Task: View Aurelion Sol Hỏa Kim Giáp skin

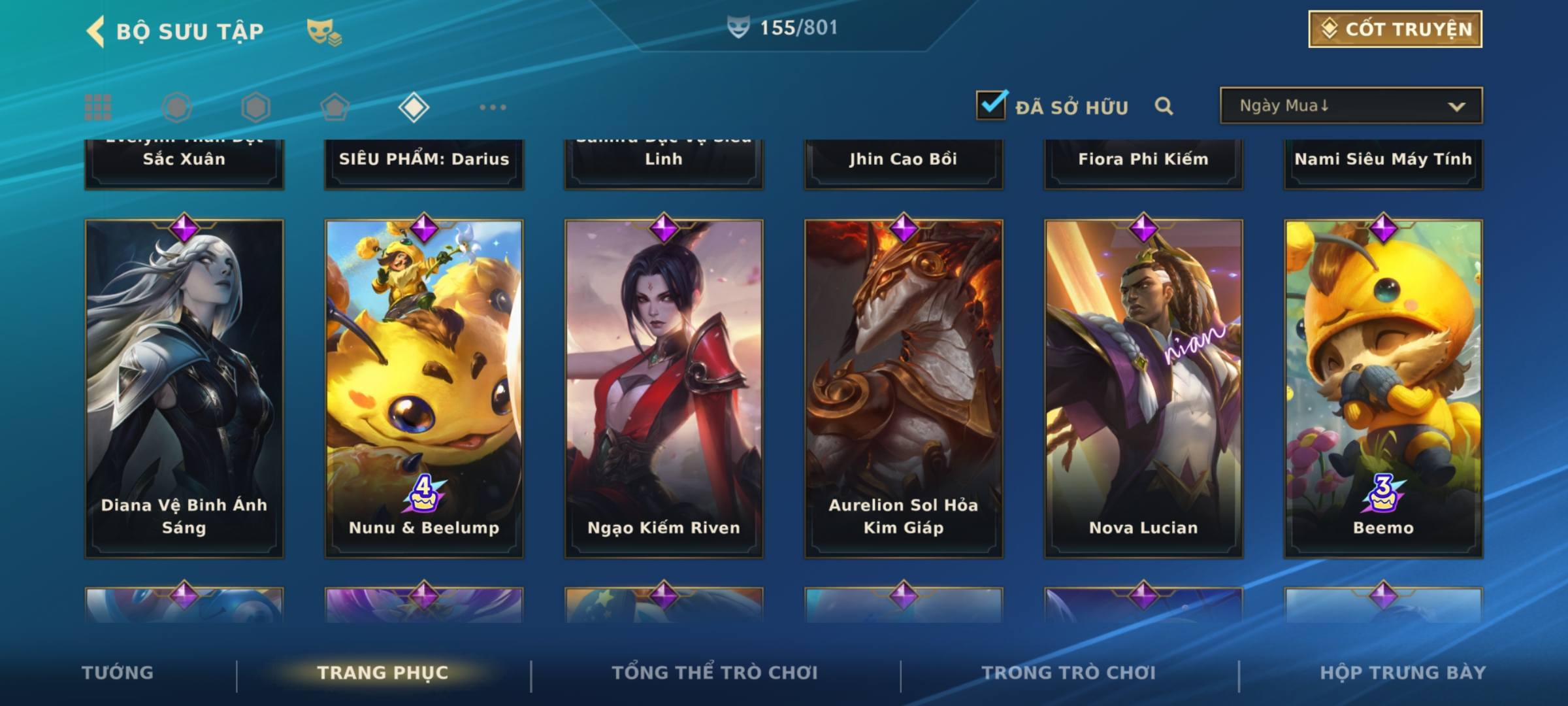Action: pos(904,388)
